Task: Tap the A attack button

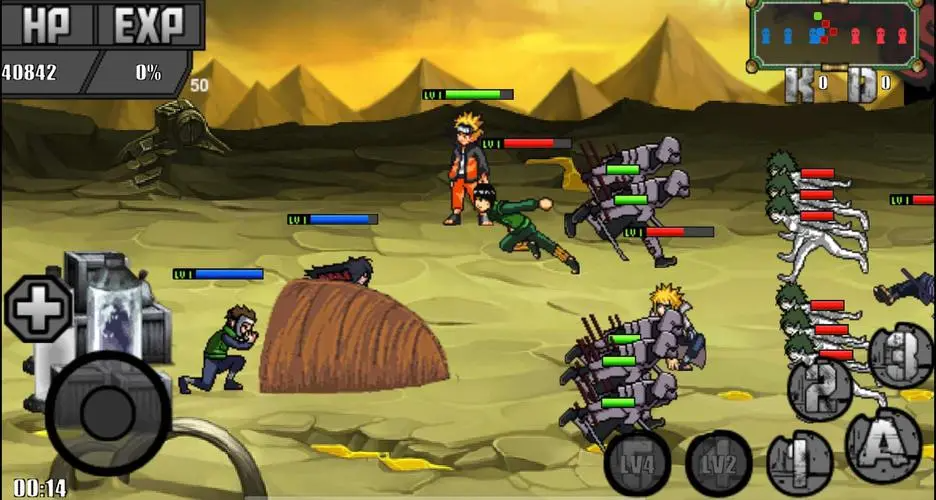Action: pos(882,442)
